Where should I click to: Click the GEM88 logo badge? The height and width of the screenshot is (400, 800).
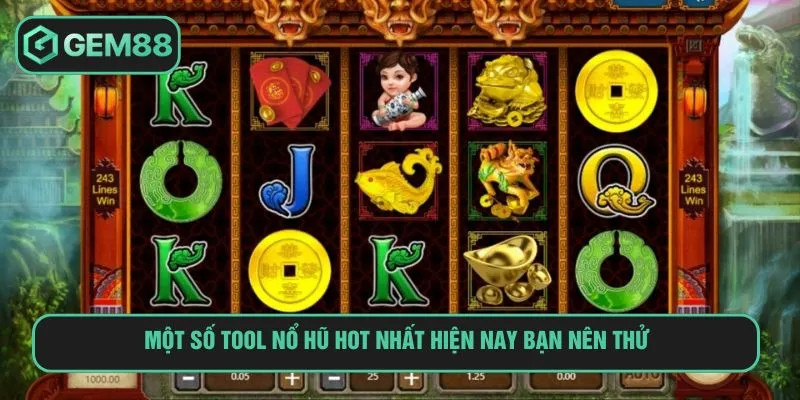[98, 45]
